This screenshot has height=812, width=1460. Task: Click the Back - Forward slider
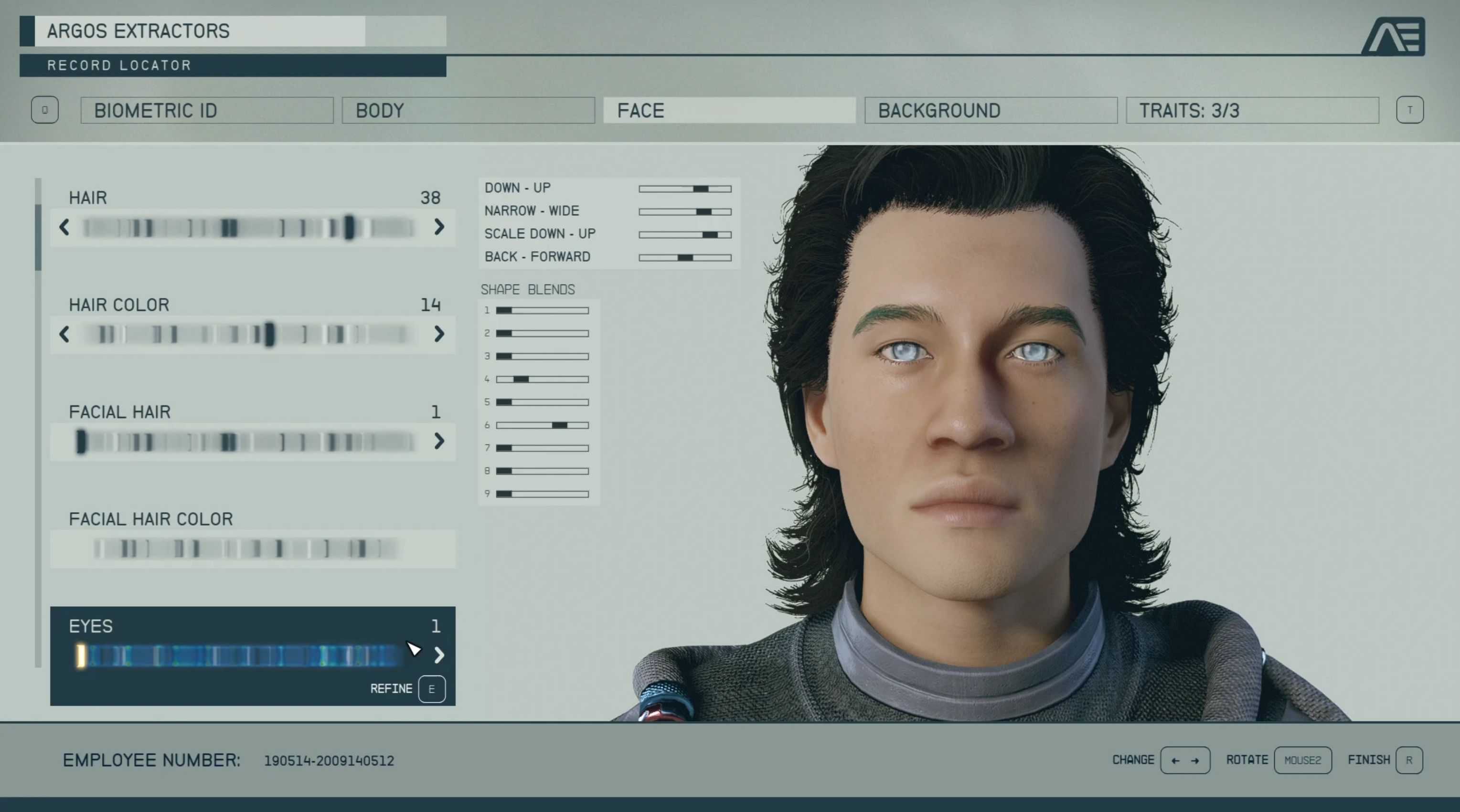[685, 258]
